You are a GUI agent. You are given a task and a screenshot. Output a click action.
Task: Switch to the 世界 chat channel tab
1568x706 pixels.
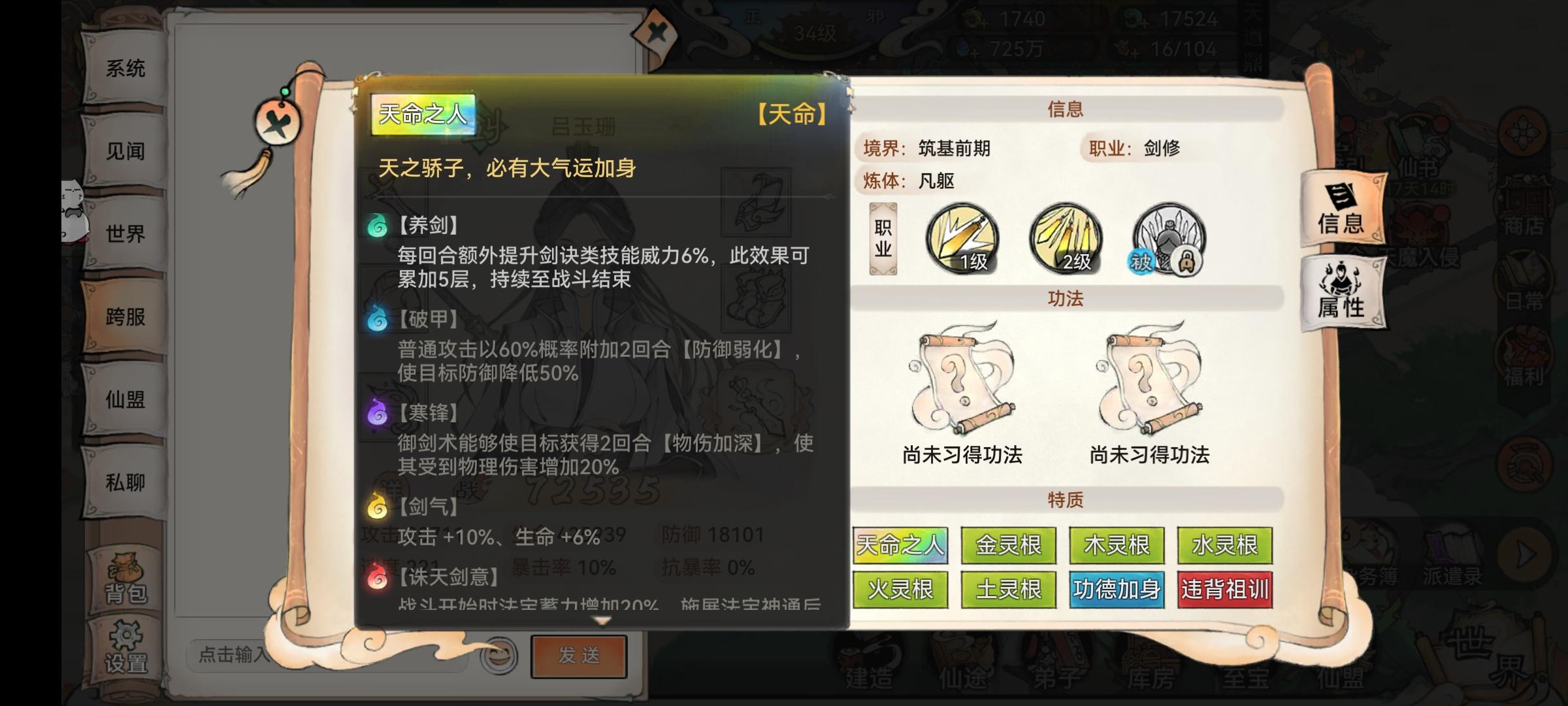point(125,233)
